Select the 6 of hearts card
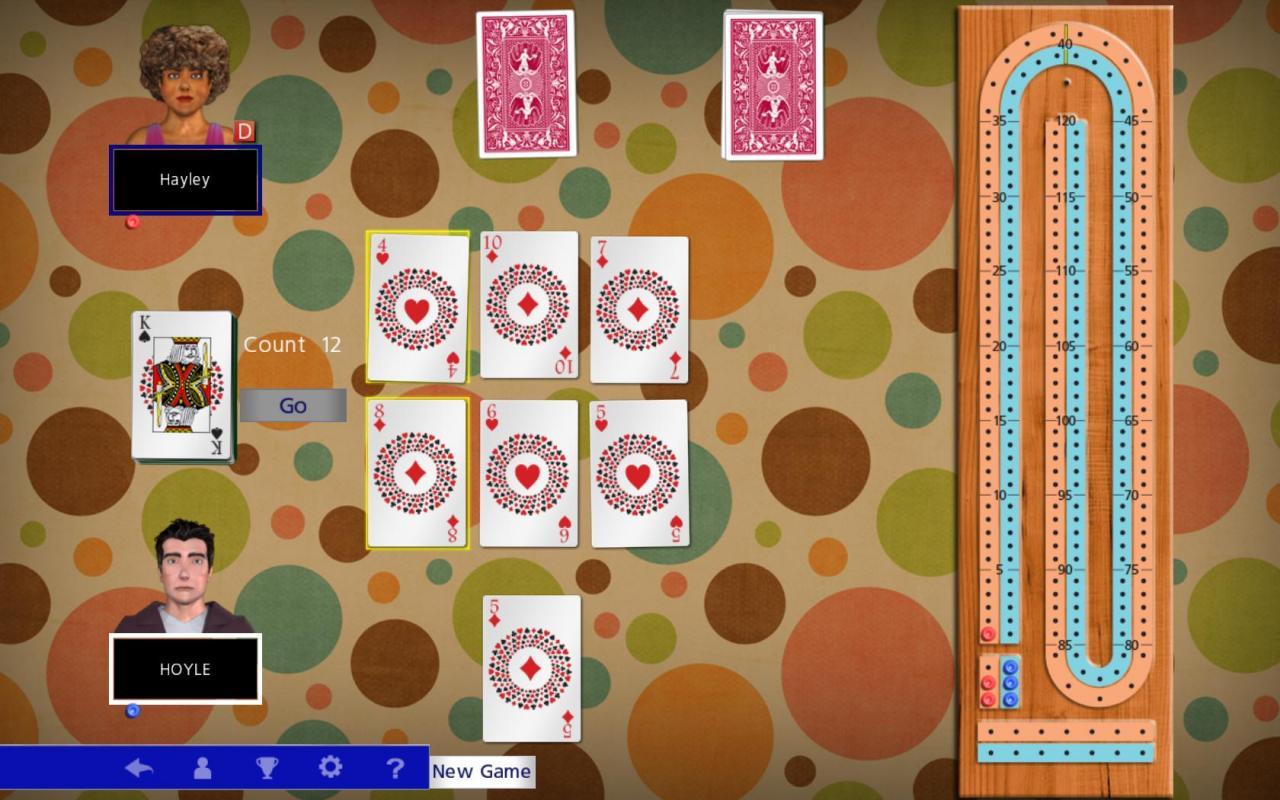This screenshot has width=1280, height=800. (528, 474)
